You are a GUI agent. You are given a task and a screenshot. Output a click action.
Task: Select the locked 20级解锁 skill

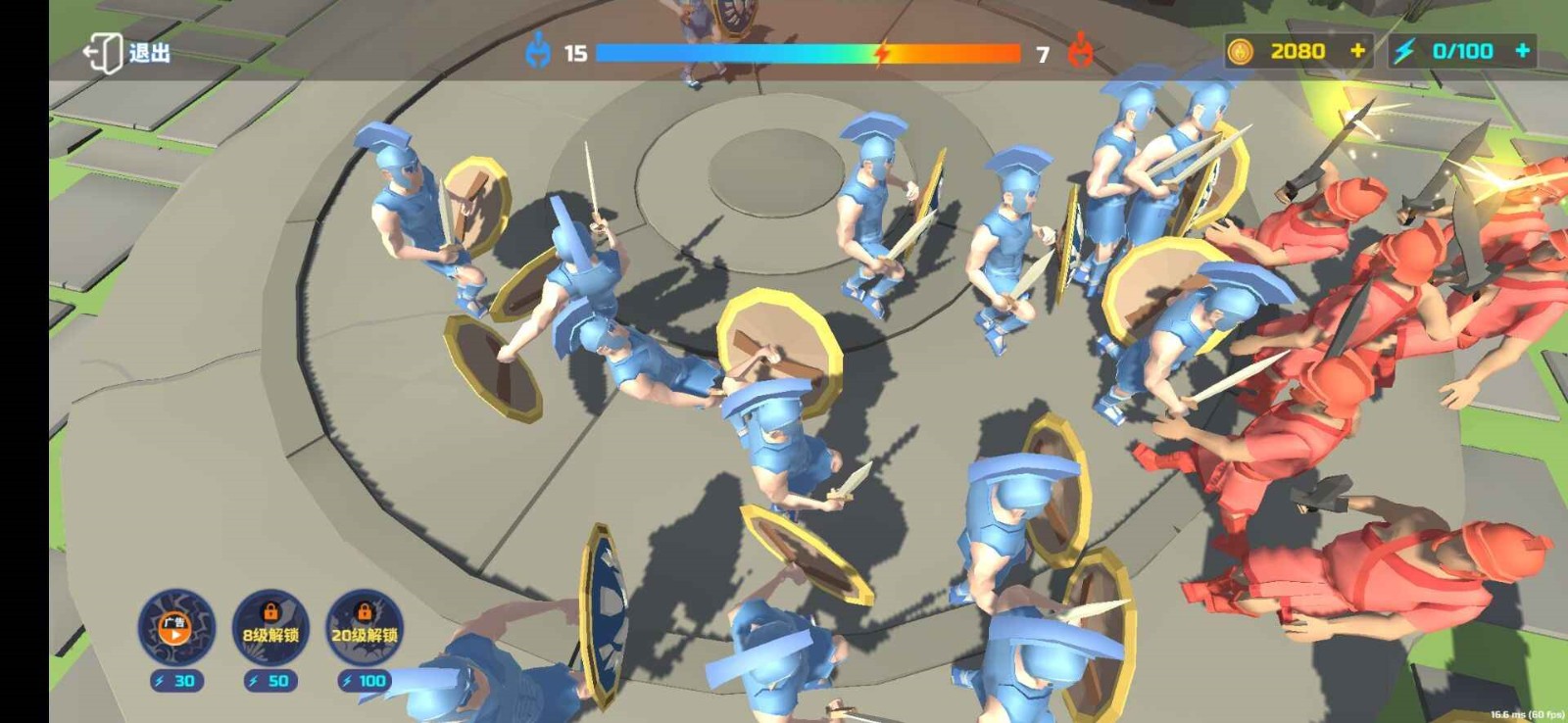364,628
